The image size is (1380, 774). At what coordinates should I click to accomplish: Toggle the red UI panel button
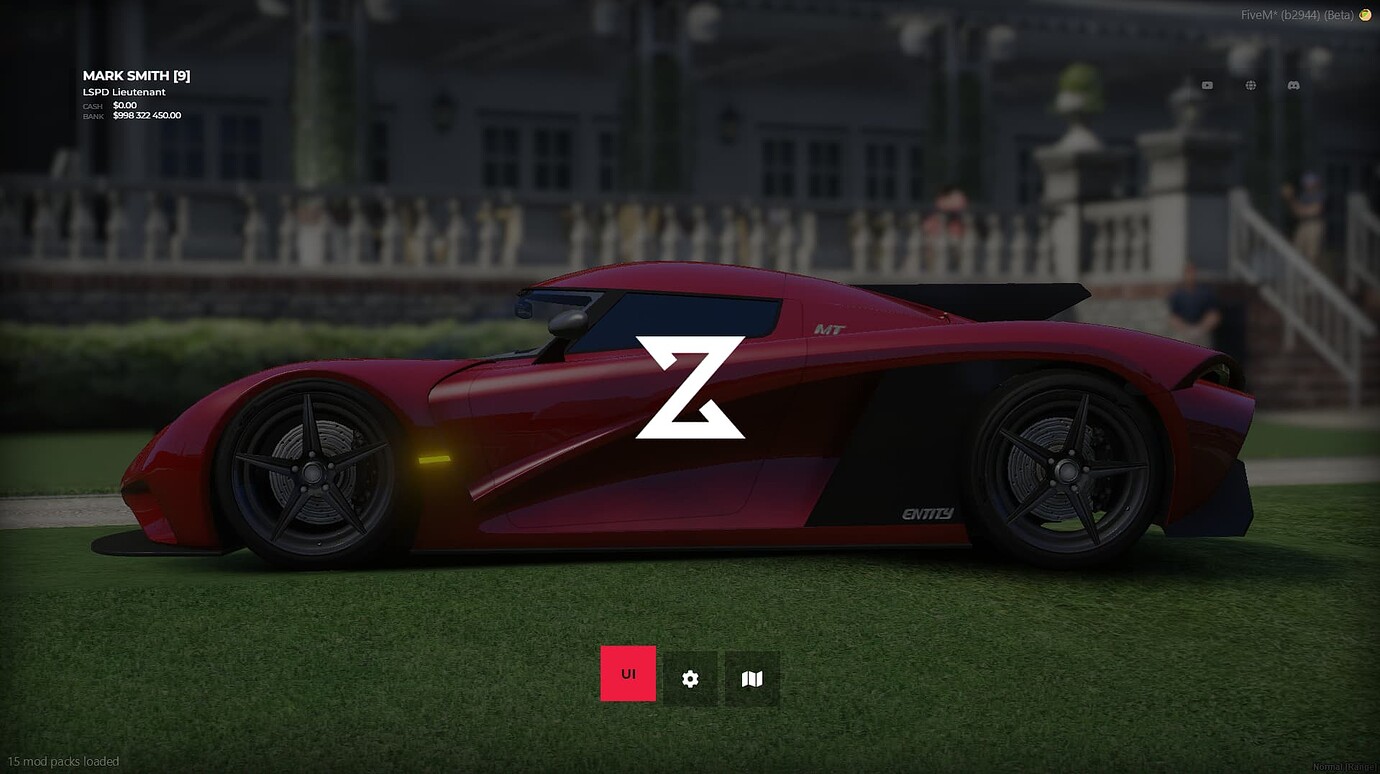(627, 673)
